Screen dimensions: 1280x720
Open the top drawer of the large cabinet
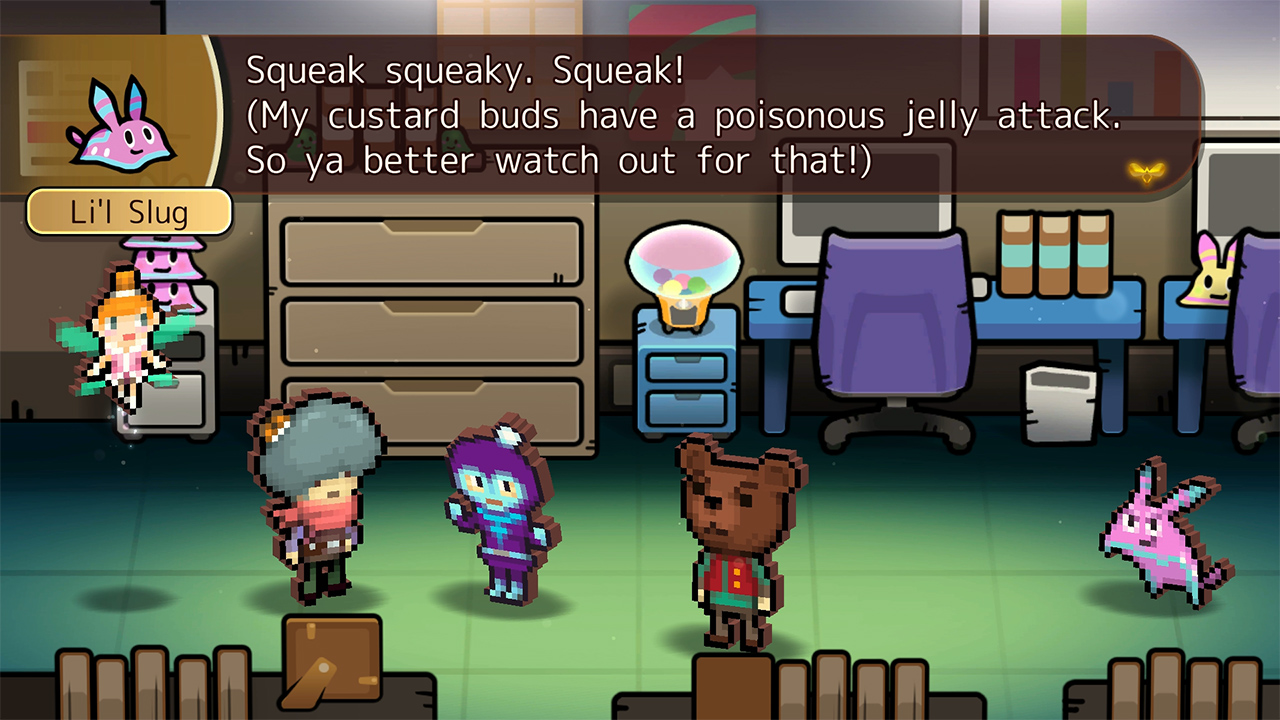(x=432, y=250)
